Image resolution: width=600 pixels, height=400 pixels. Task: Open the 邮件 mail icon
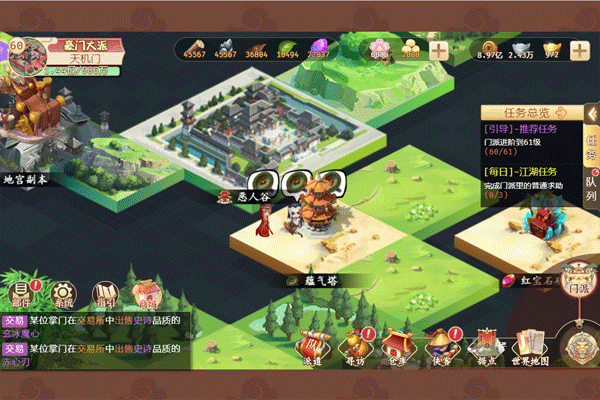[x=22, y=293]
